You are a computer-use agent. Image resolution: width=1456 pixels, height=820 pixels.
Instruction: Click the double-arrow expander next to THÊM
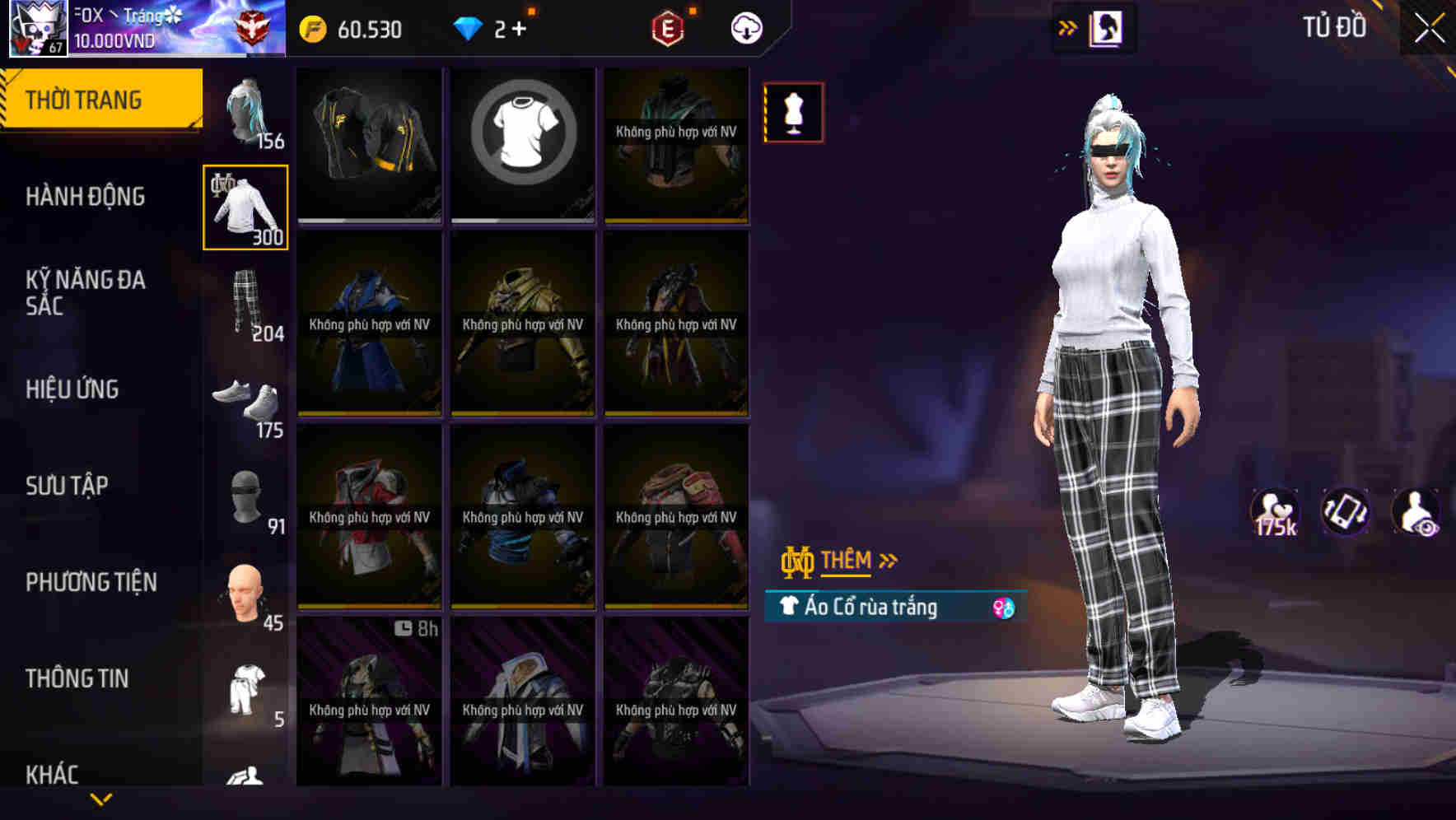(x=888, y=560)
